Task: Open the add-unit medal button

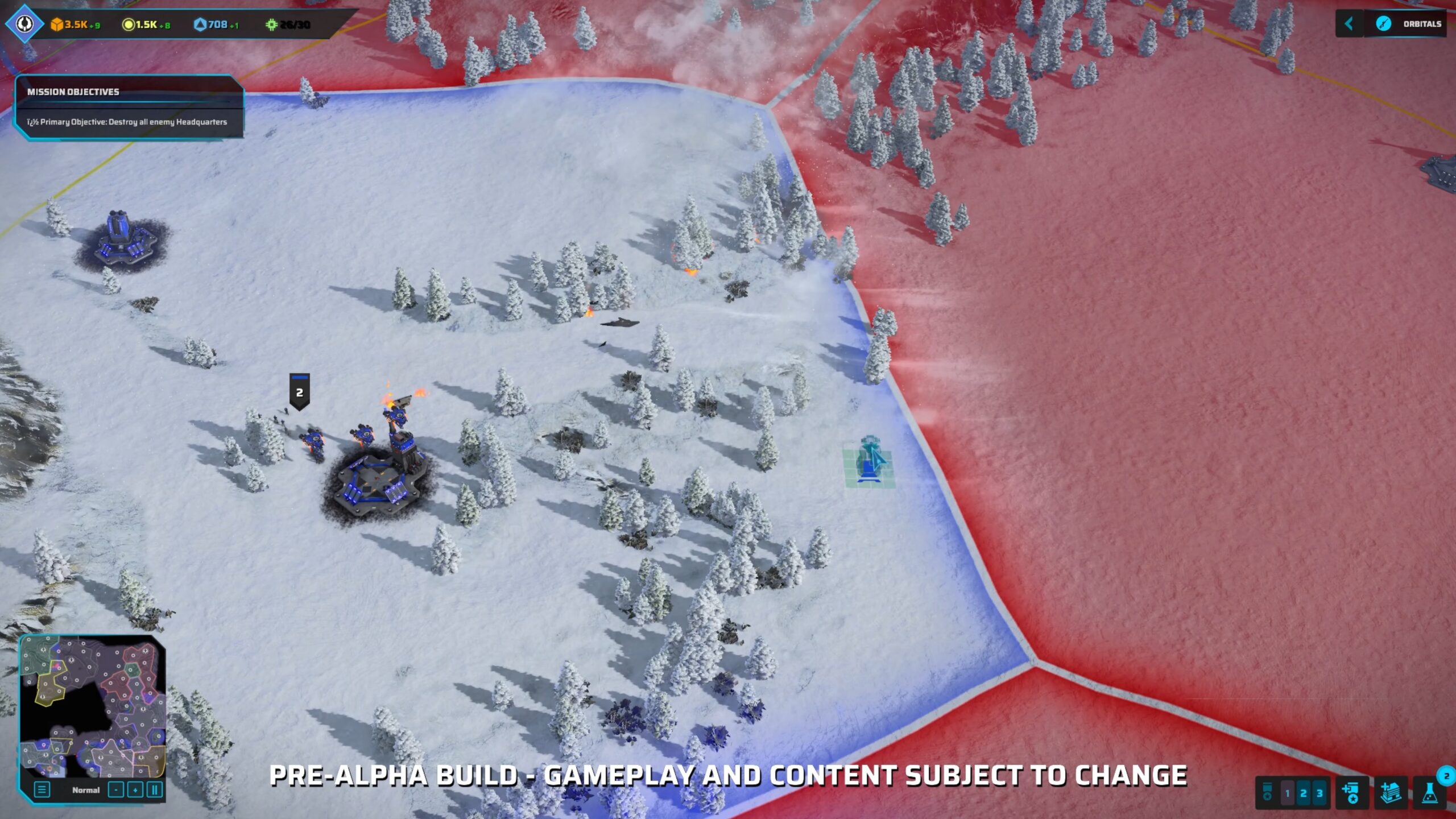Action: [1351, 793]
